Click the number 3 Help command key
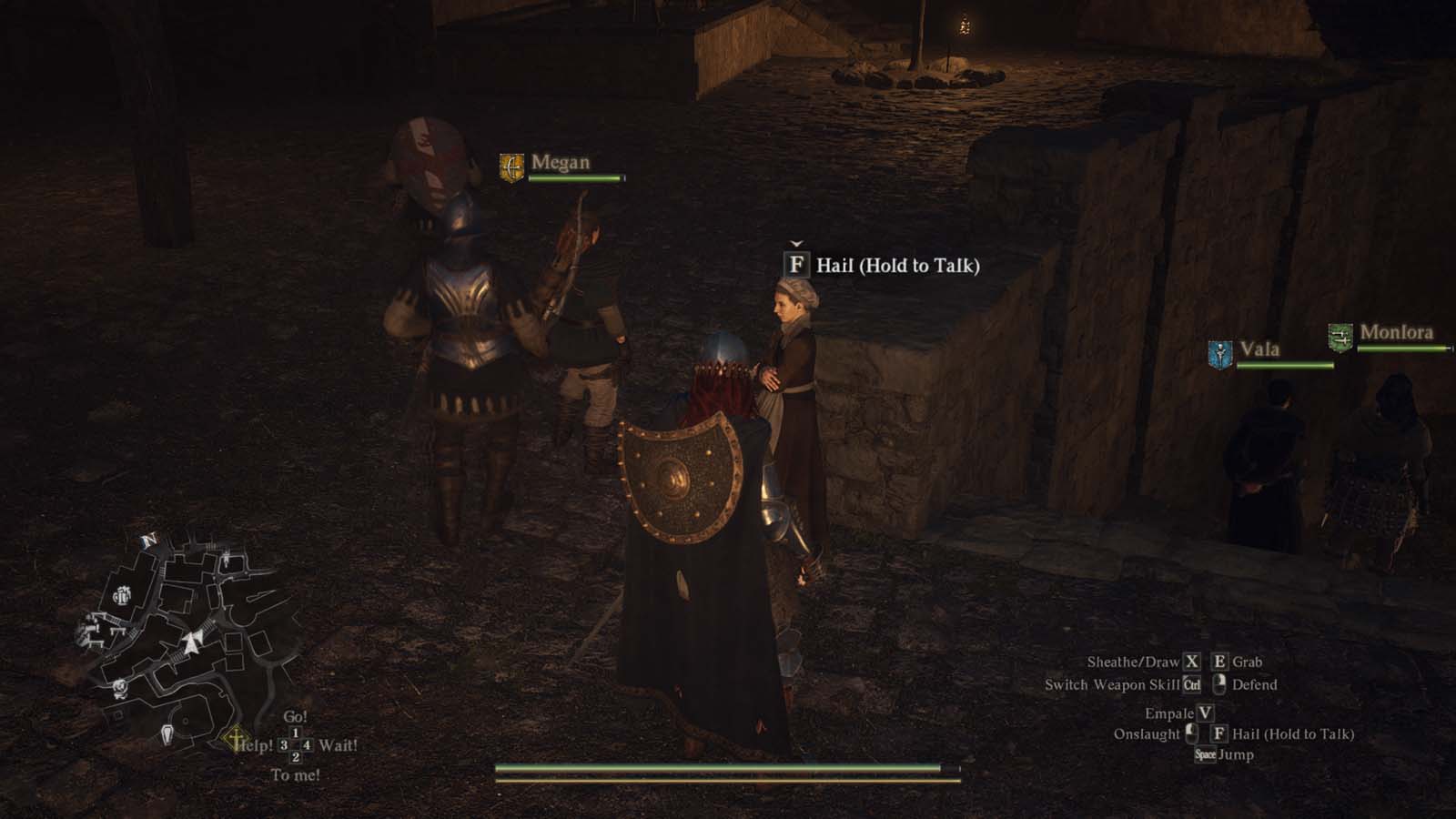The width and height of the screenshot is (1456, 819). point(284,744)
